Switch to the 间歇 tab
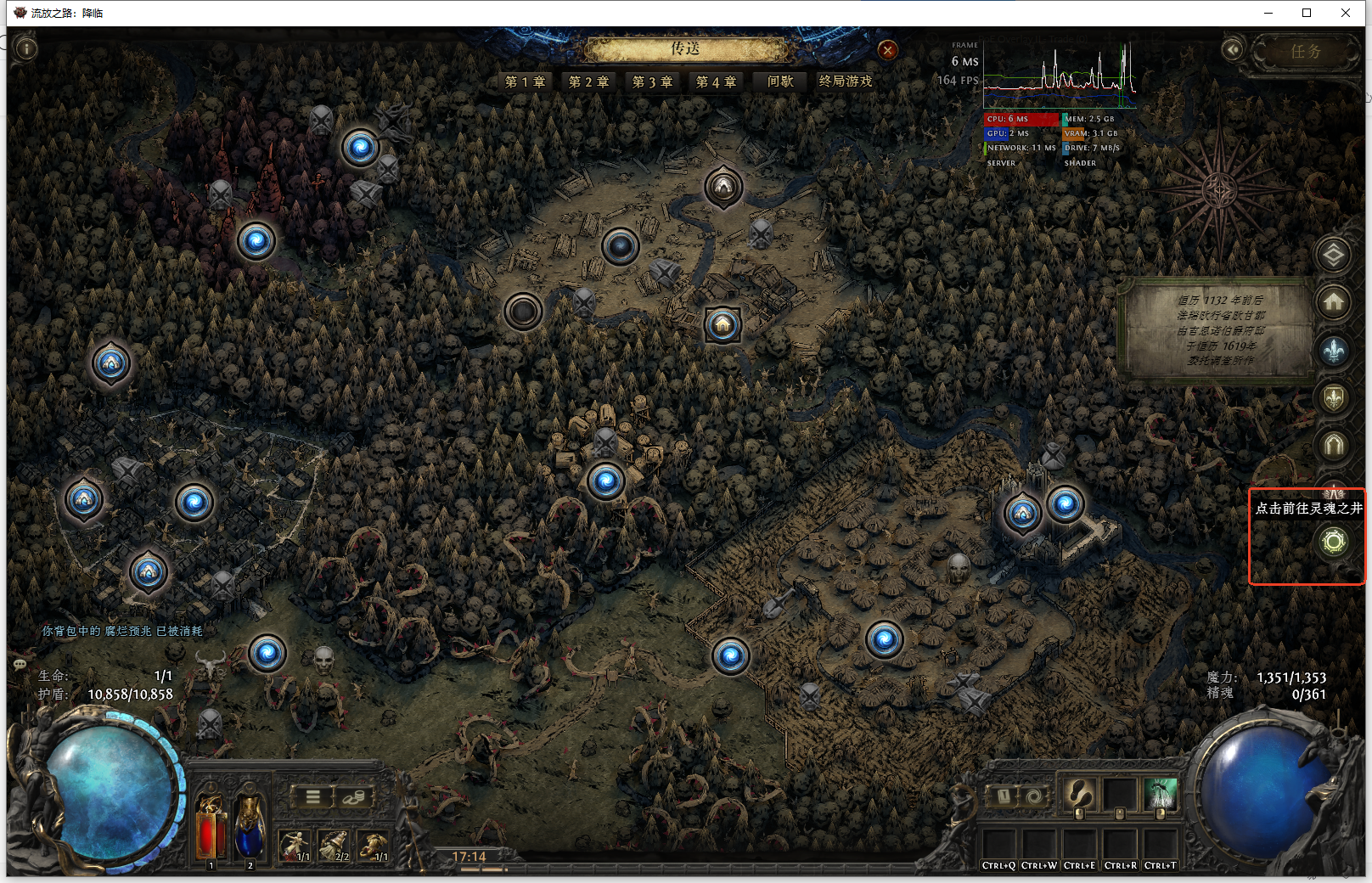Screen dimensions: 1372x883 point(780,82)
